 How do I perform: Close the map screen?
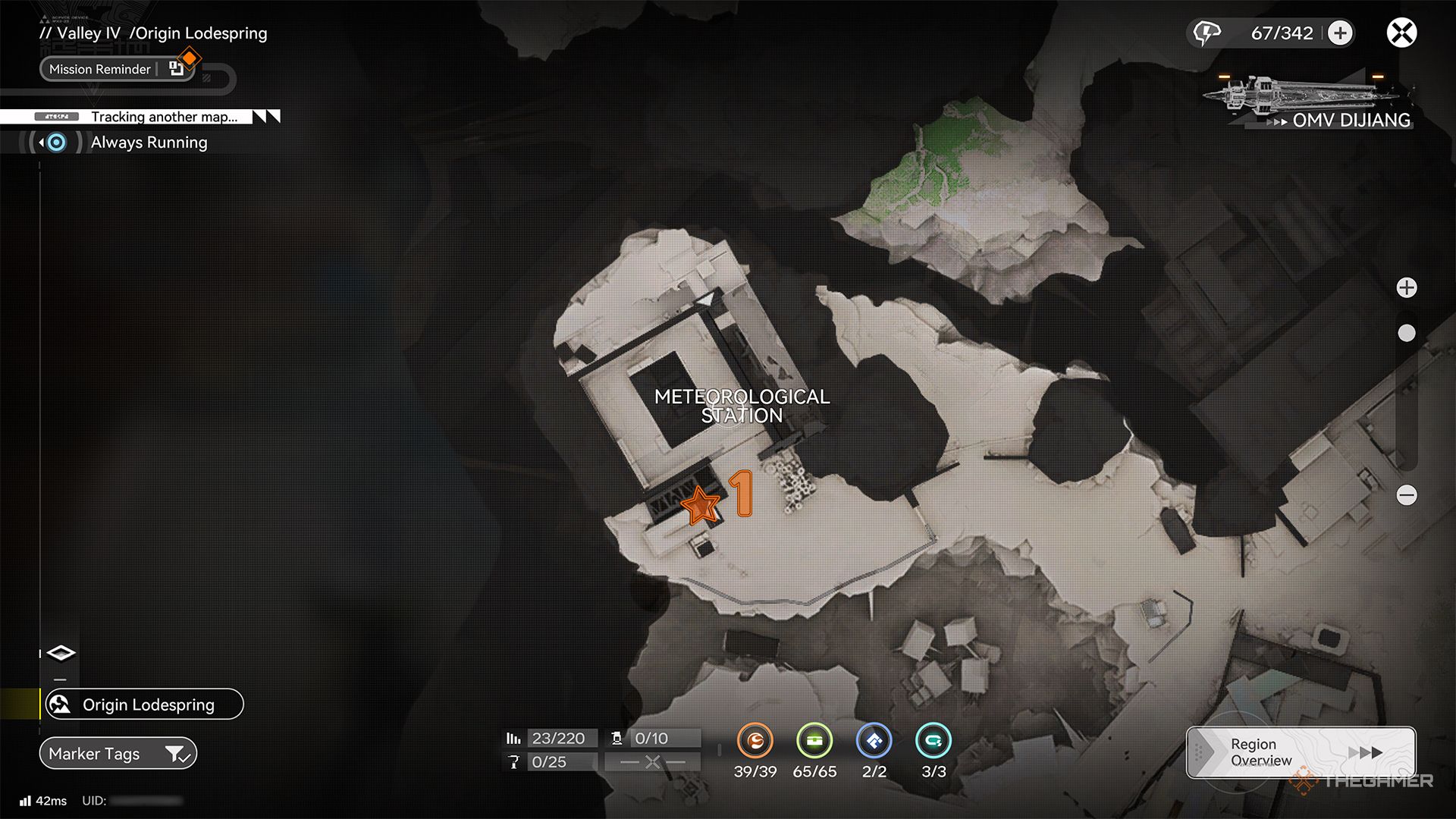click(x=1401, y=33)
